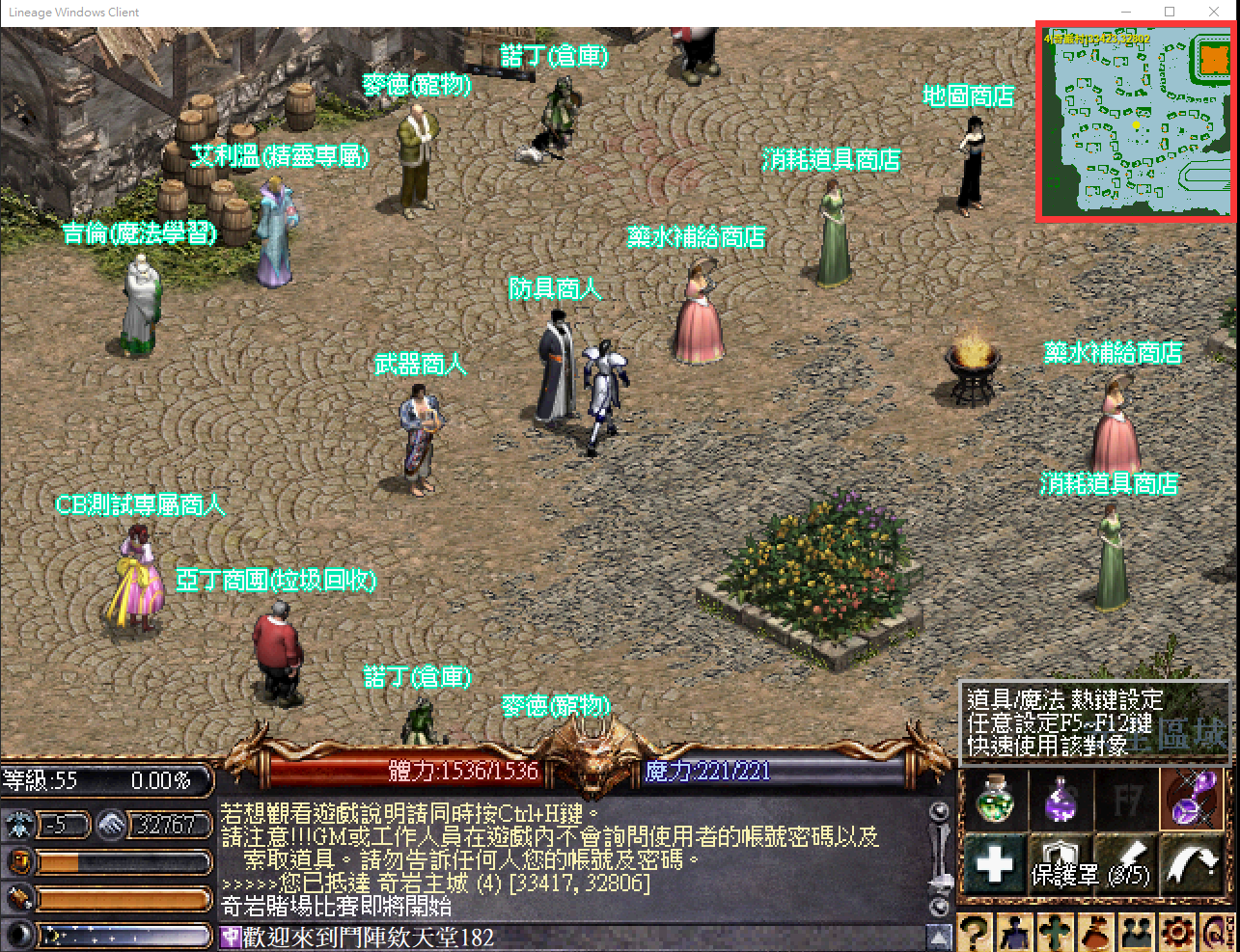1240x952 pixels.
Task: Maximize the Lineage client window
Action: pos(1170,12)
